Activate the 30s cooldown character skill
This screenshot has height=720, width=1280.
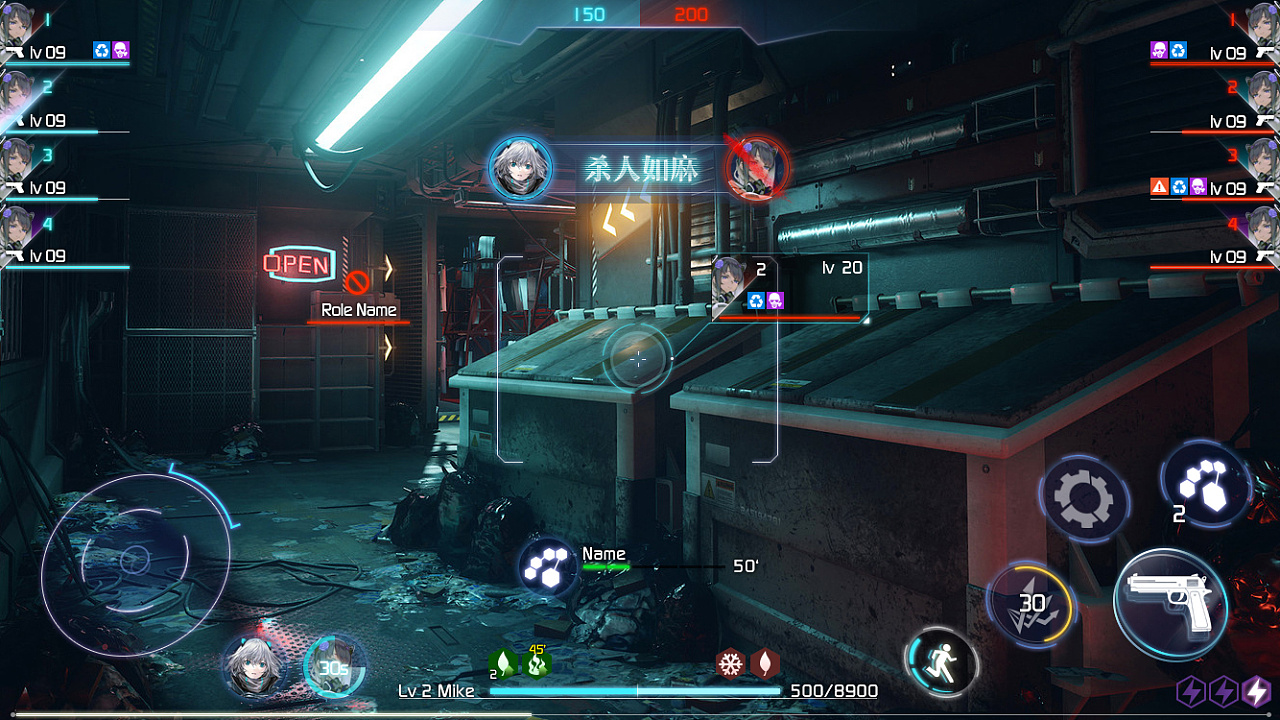pyautogui.click(x=333, y=667)
